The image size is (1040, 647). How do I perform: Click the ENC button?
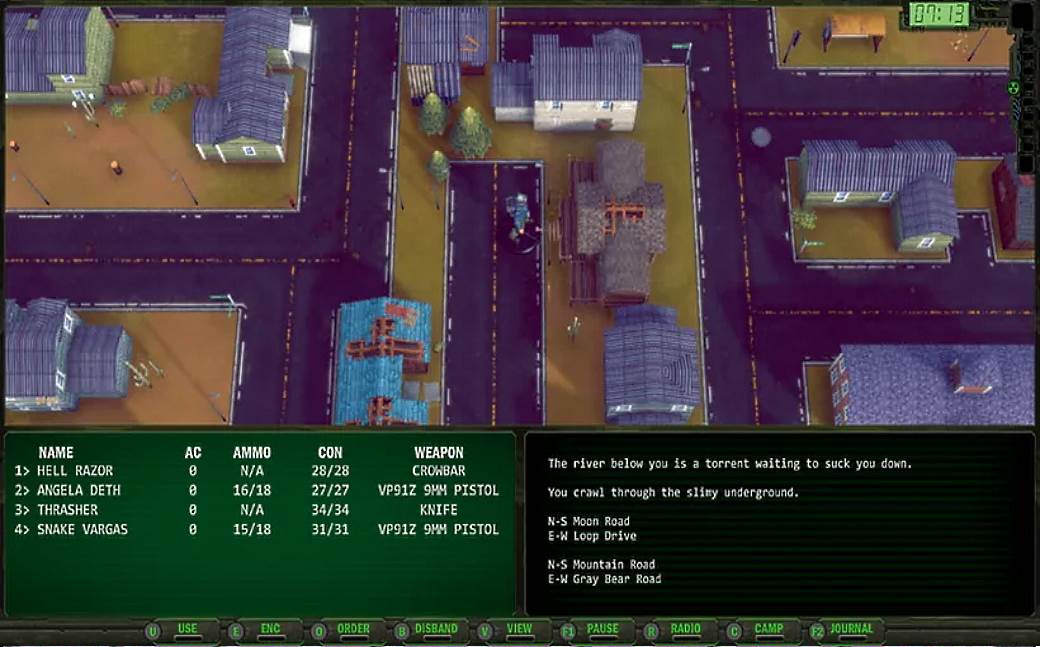click(270, 629)
